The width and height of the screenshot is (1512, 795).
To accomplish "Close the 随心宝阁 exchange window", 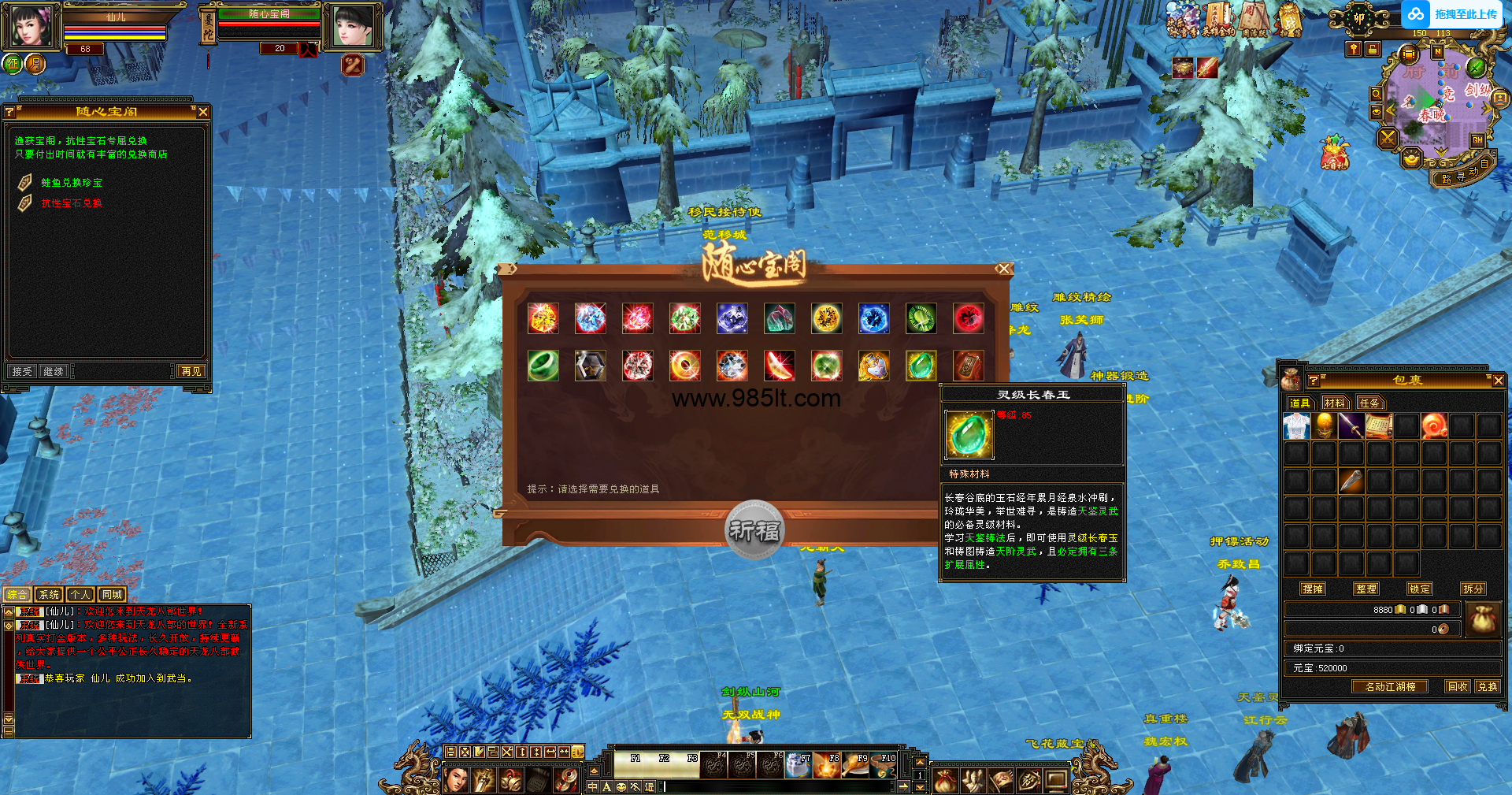I will click(1002, 269).
